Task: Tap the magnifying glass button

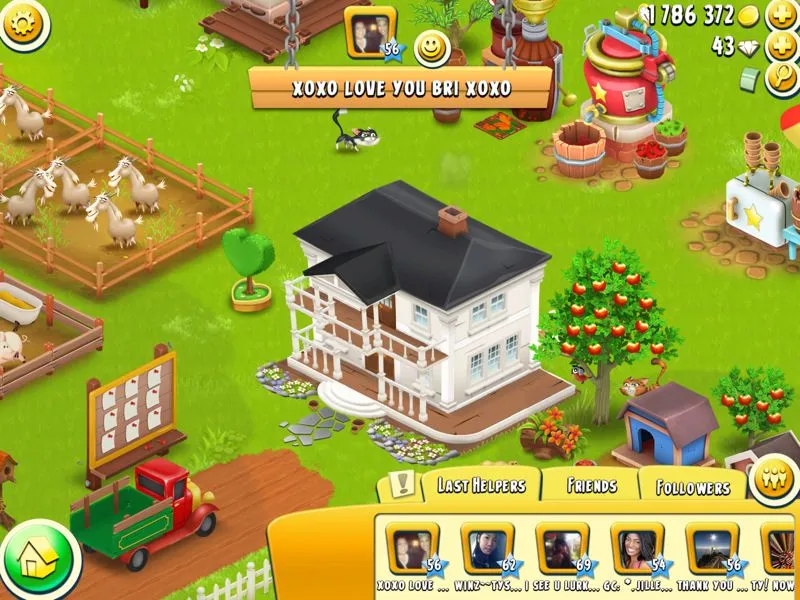Action: 781,79
